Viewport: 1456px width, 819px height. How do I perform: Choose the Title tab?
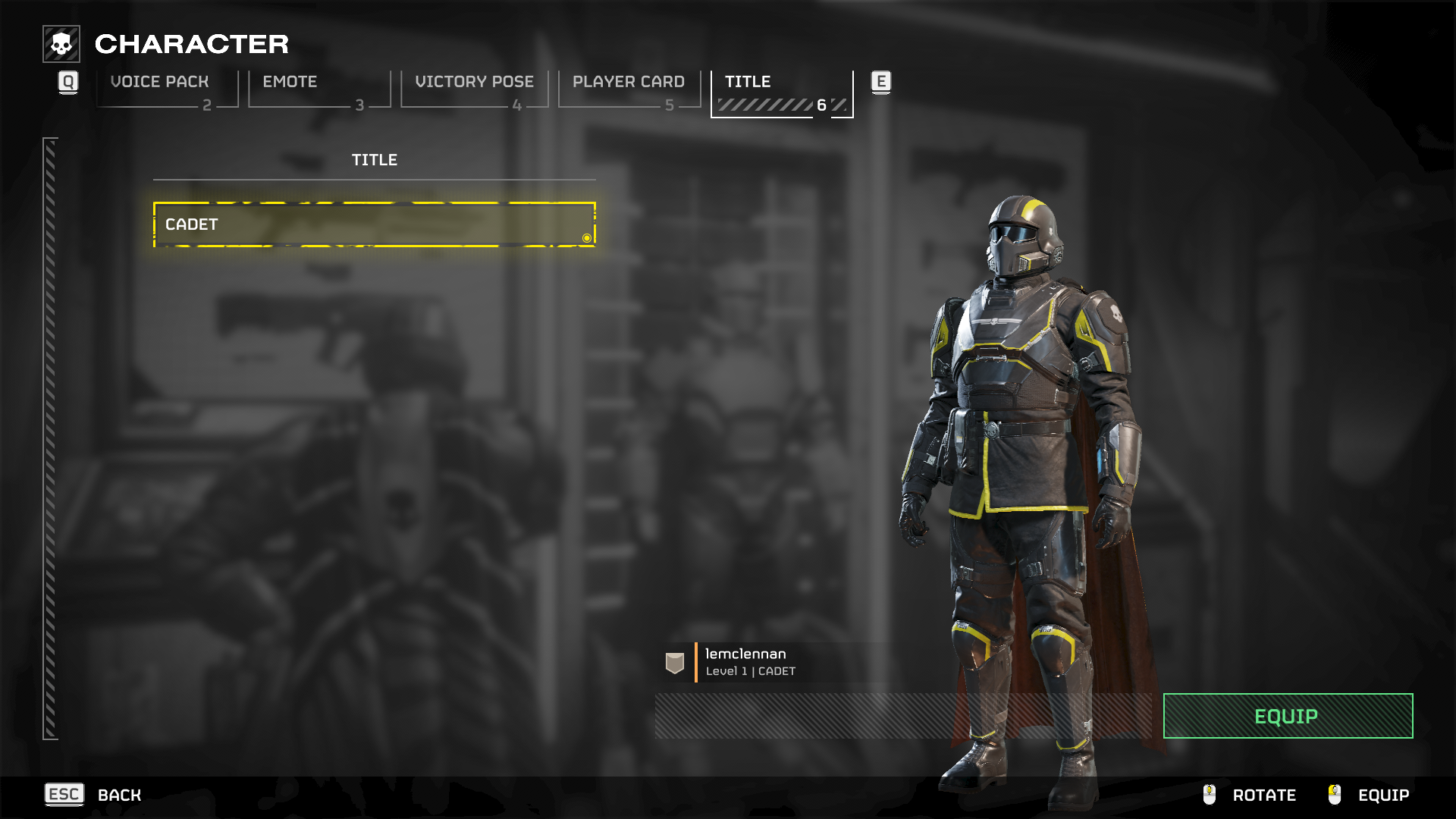(782, 92)
